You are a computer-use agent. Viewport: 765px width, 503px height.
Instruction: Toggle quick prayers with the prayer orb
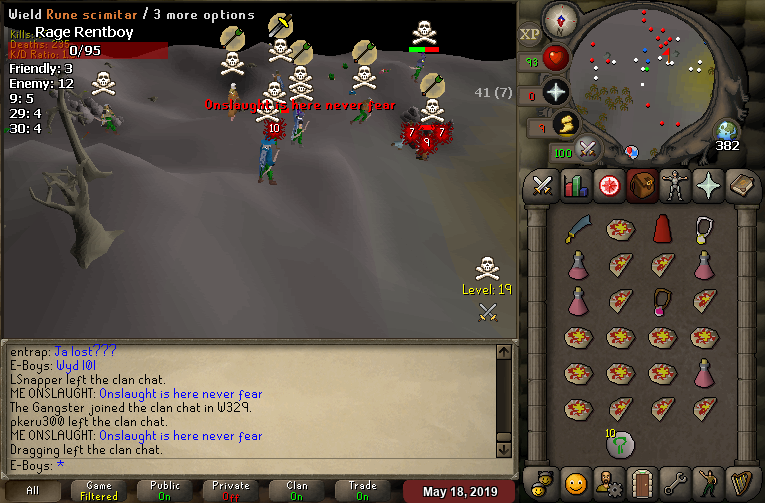tap(555, 91)
